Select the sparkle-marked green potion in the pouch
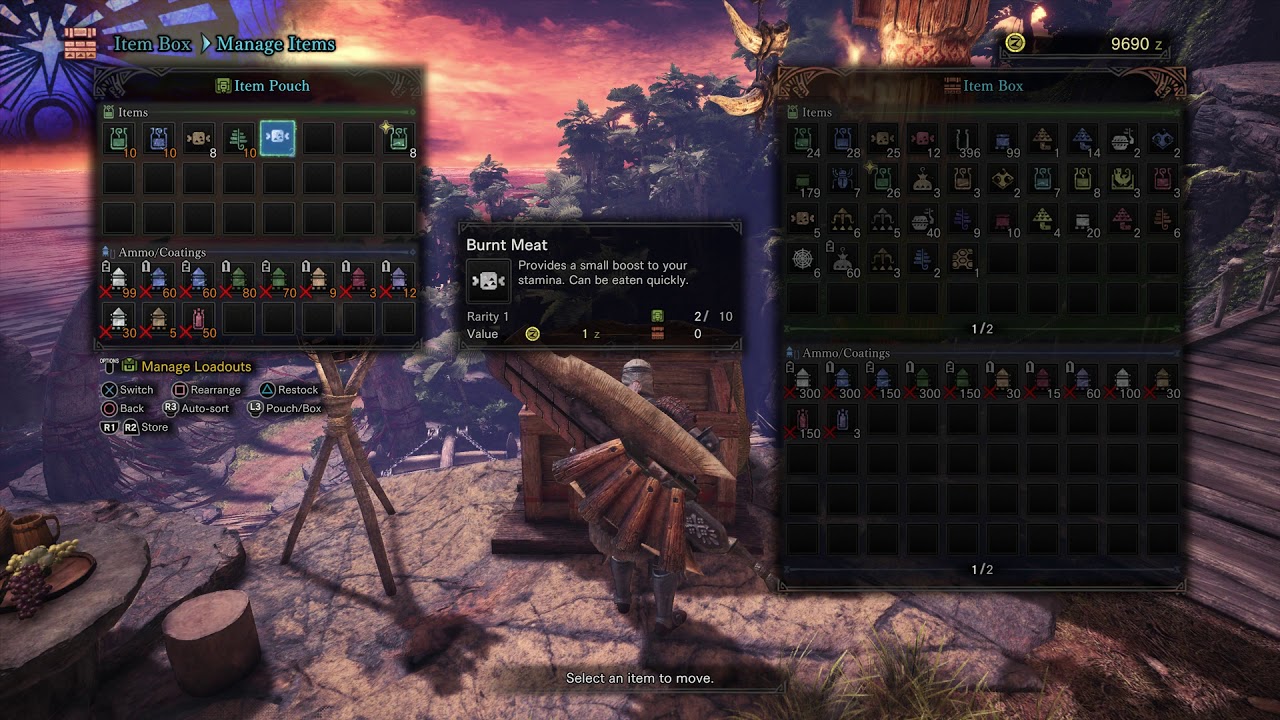The width and height of the screenshot is (1280, 720). (398, 139)
